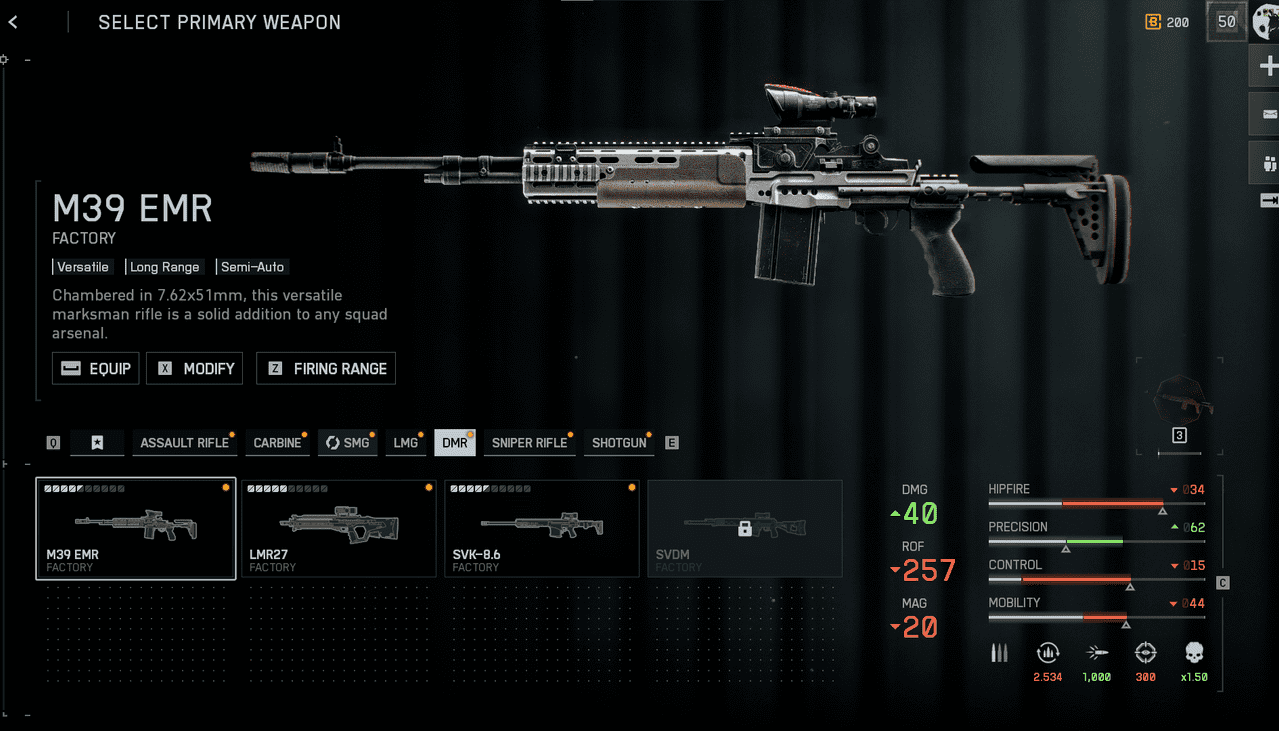Choose the Shotgun category tab
Screen dimensions: 1279x731
619,442
